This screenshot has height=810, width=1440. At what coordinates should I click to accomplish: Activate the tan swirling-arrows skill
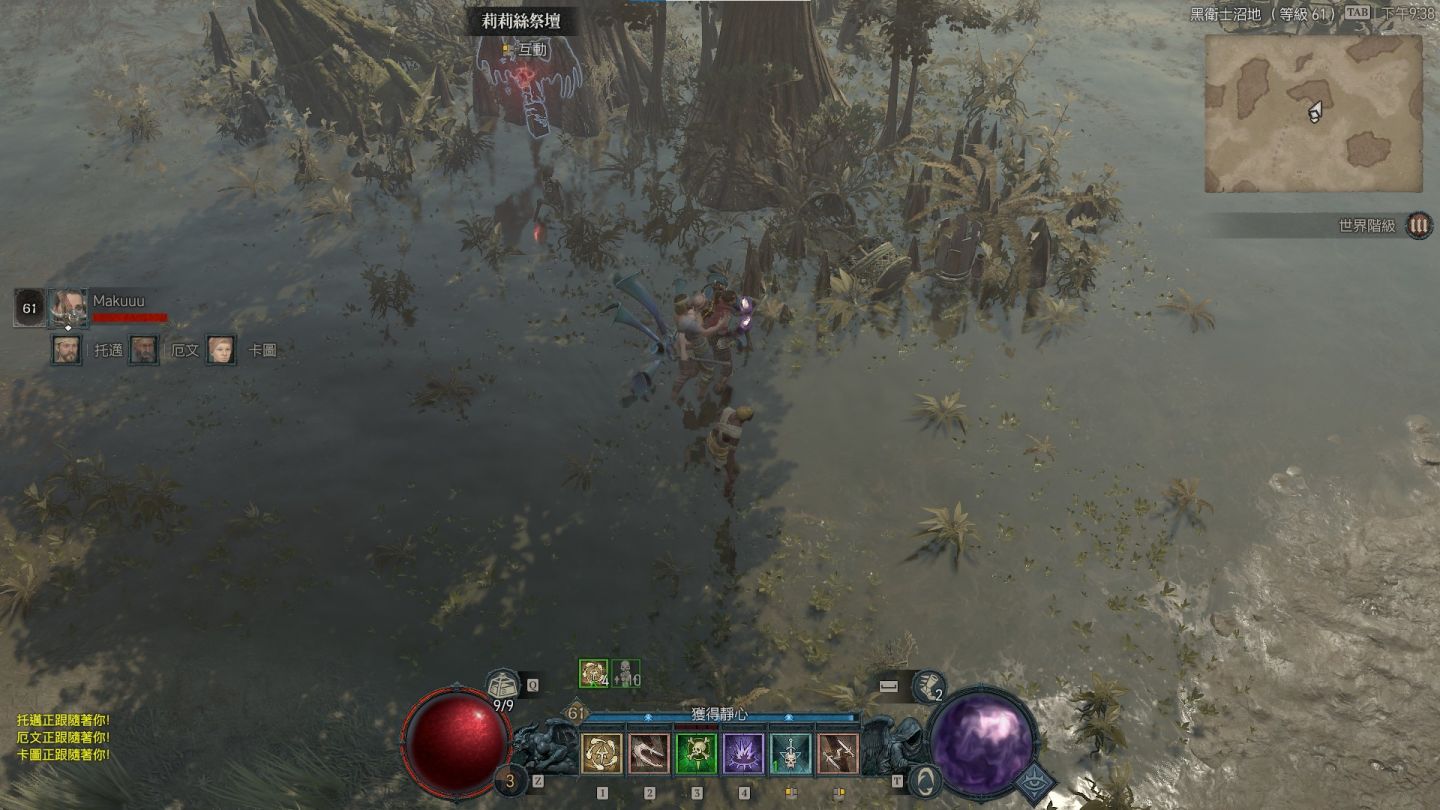coord(602,754)
